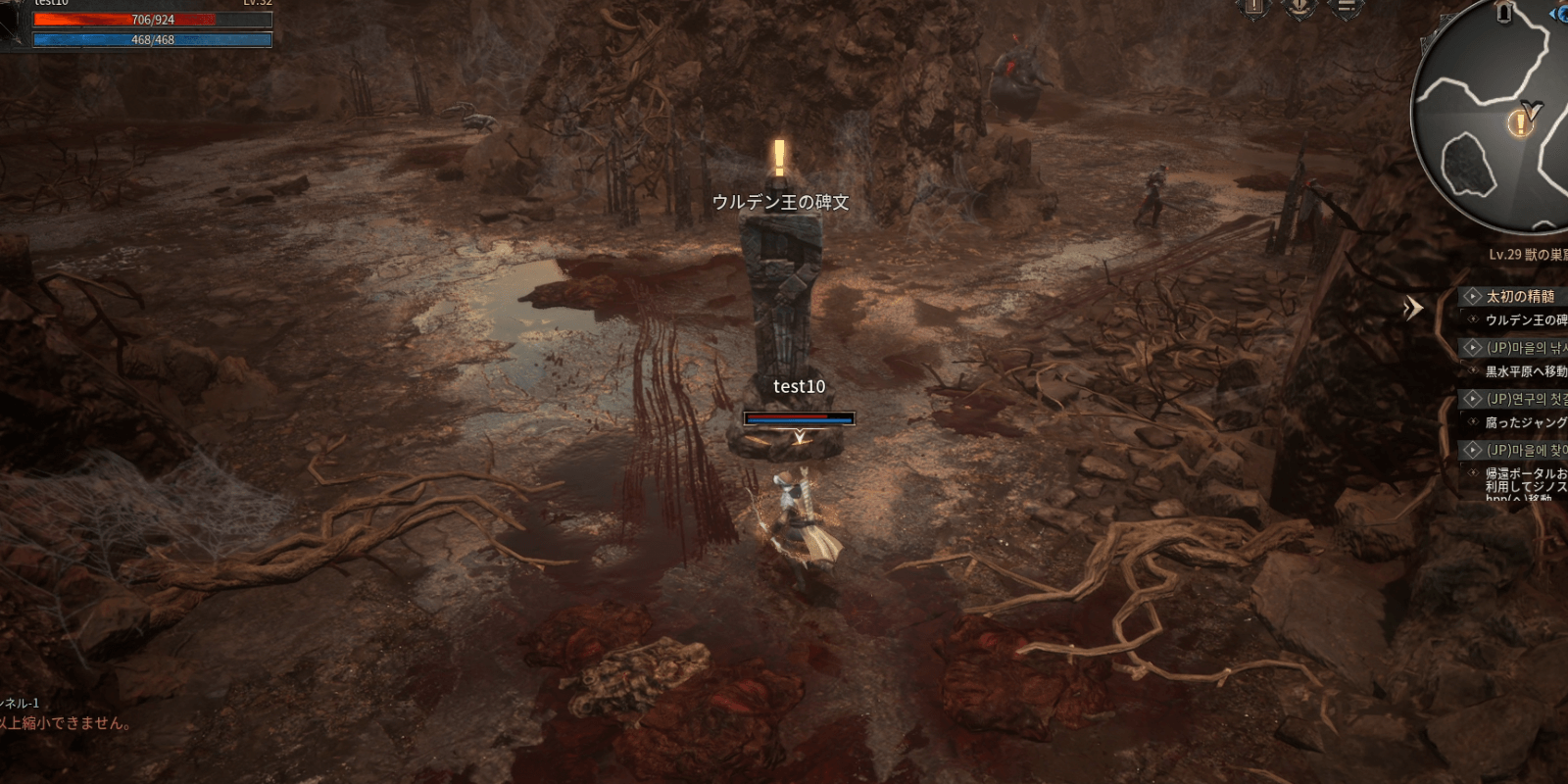Open the three-lines menu icon at top
The image size is (1568, 784).
click(1347, 8)
